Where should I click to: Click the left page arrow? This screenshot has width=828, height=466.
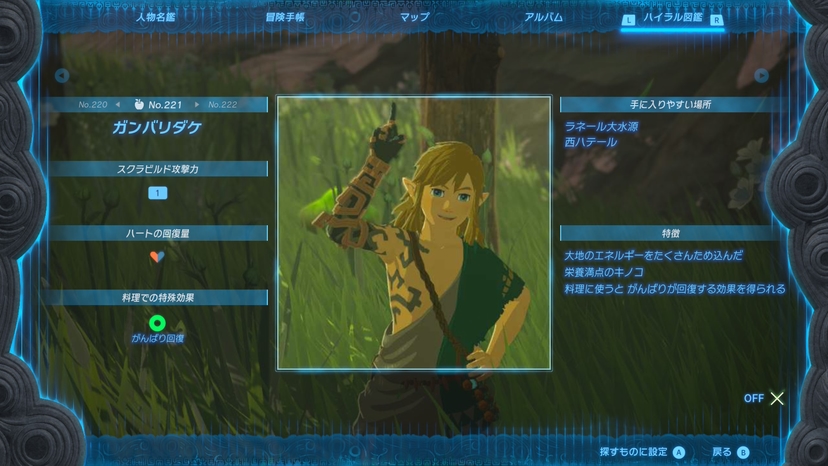point(62,75)
